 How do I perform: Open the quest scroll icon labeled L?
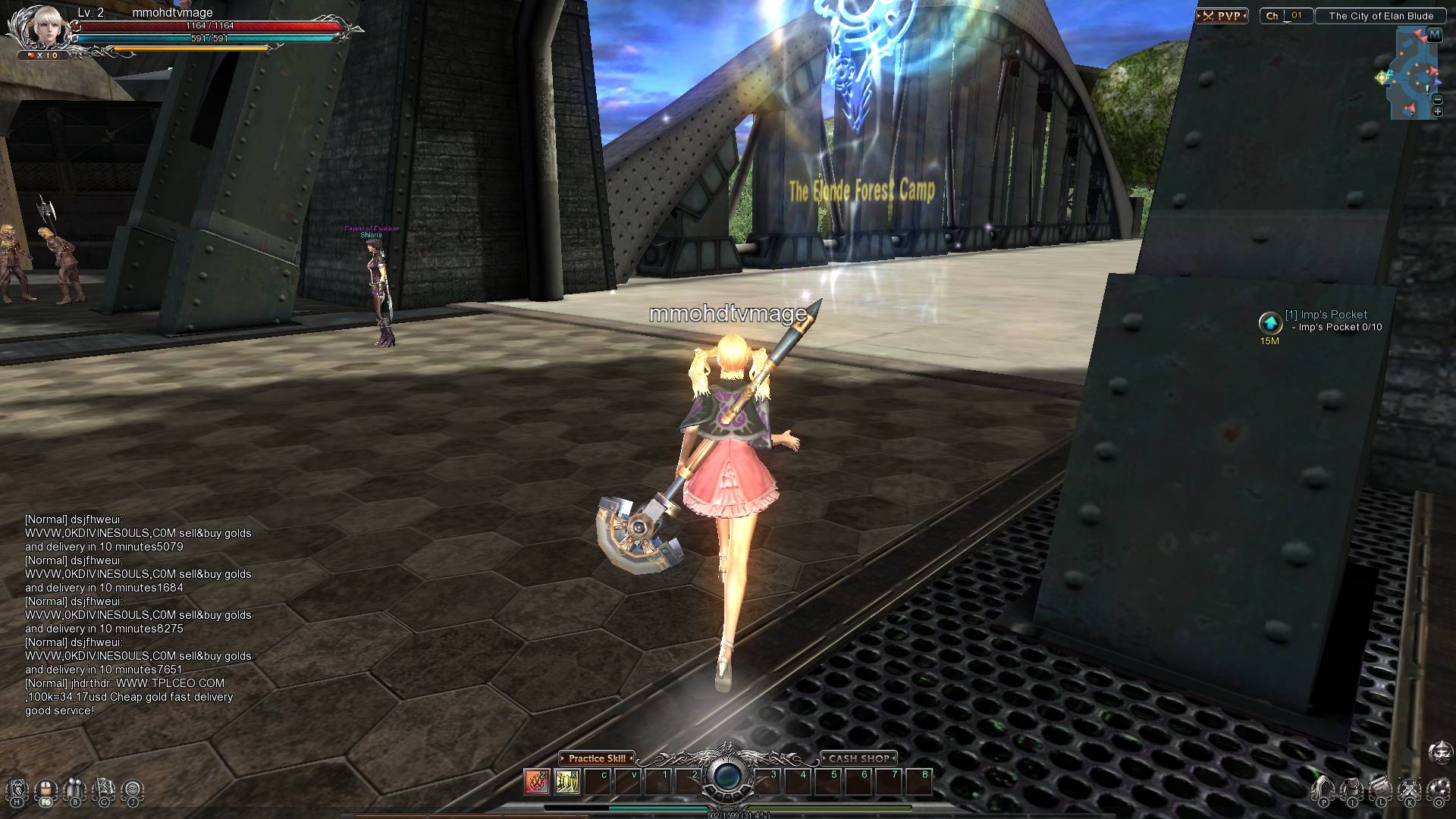click(x=1381, y=790)
